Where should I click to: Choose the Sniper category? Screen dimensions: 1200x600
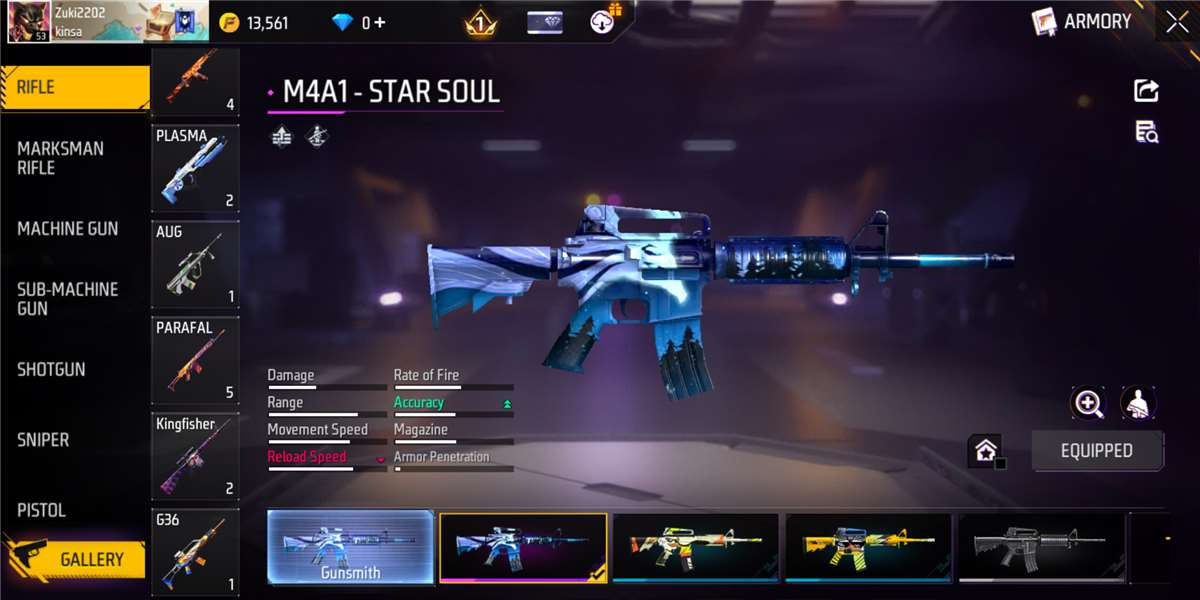click(x=43, y=440)
